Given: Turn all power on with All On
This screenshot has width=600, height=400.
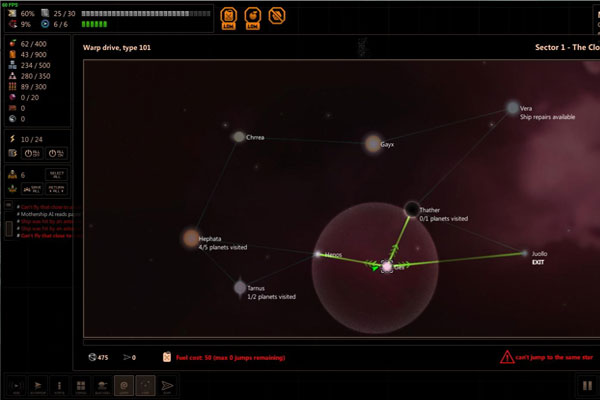Looking at the screenshot, I should 57,153.
